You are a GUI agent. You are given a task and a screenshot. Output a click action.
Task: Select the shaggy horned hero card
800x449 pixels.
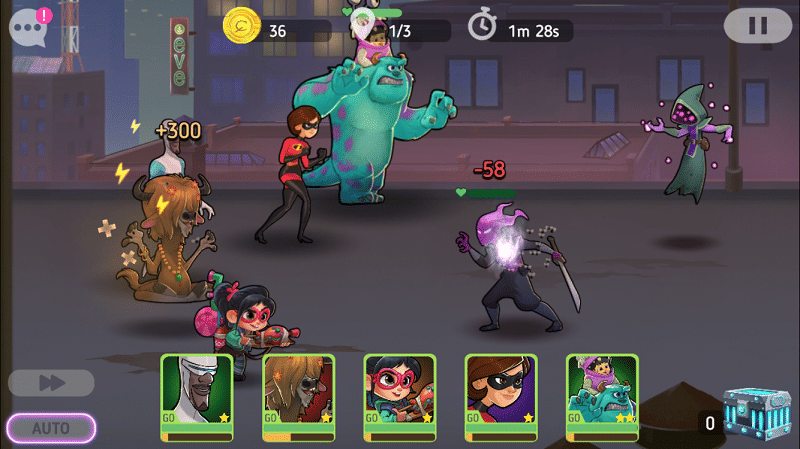298,397
